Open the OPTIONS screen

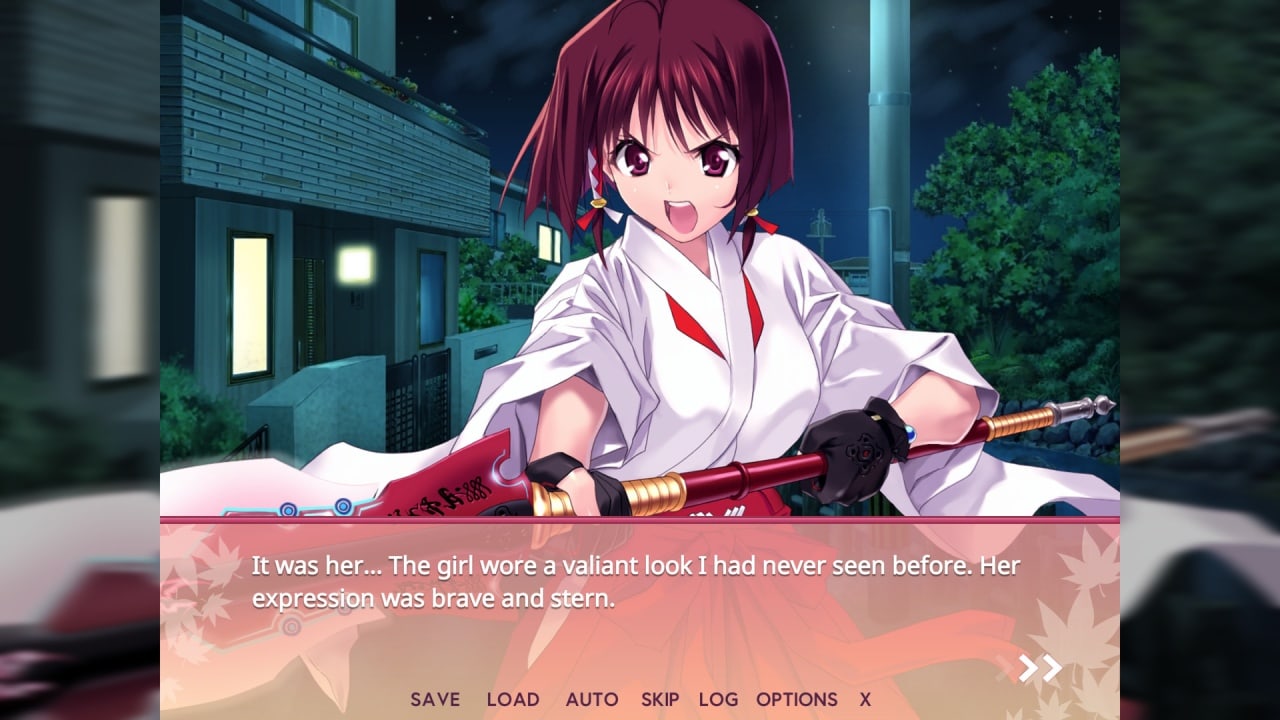(x=797, y=700)
